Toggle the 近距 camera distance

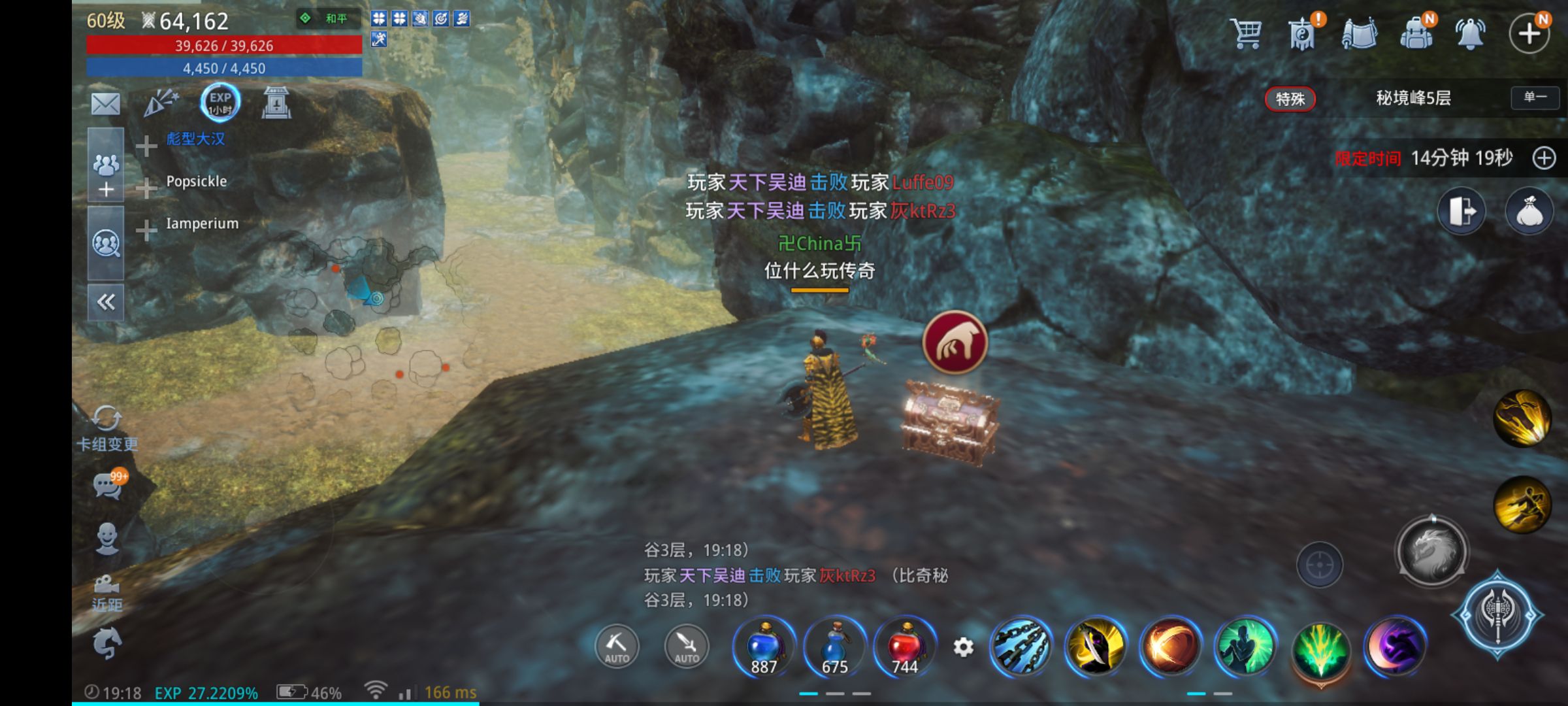click(x=106, y=592)
